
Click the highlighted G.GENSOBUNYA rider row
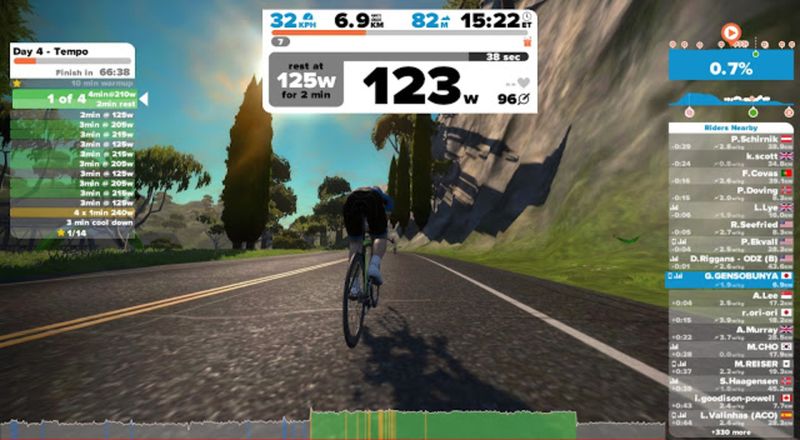[x=730, y=278]
